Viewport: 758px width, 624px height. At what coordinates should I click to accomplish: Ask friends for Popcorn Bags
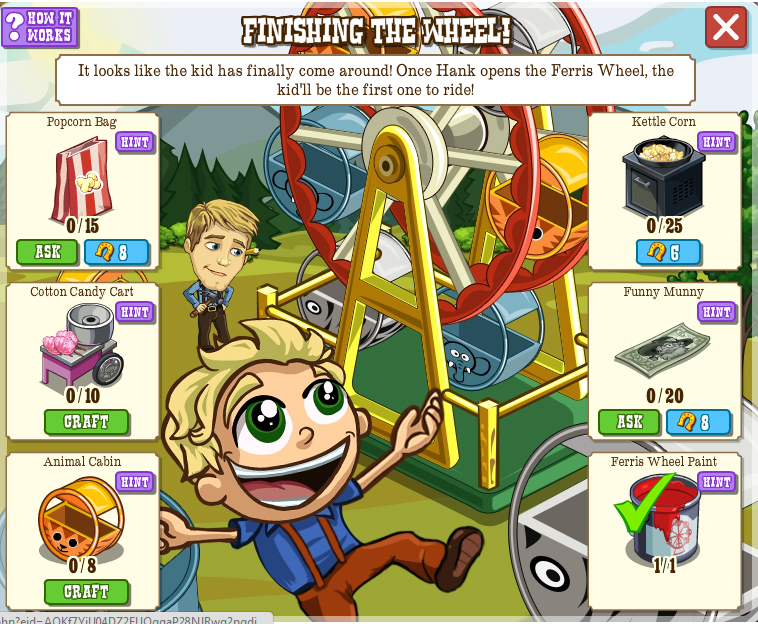tap(47, 251)
